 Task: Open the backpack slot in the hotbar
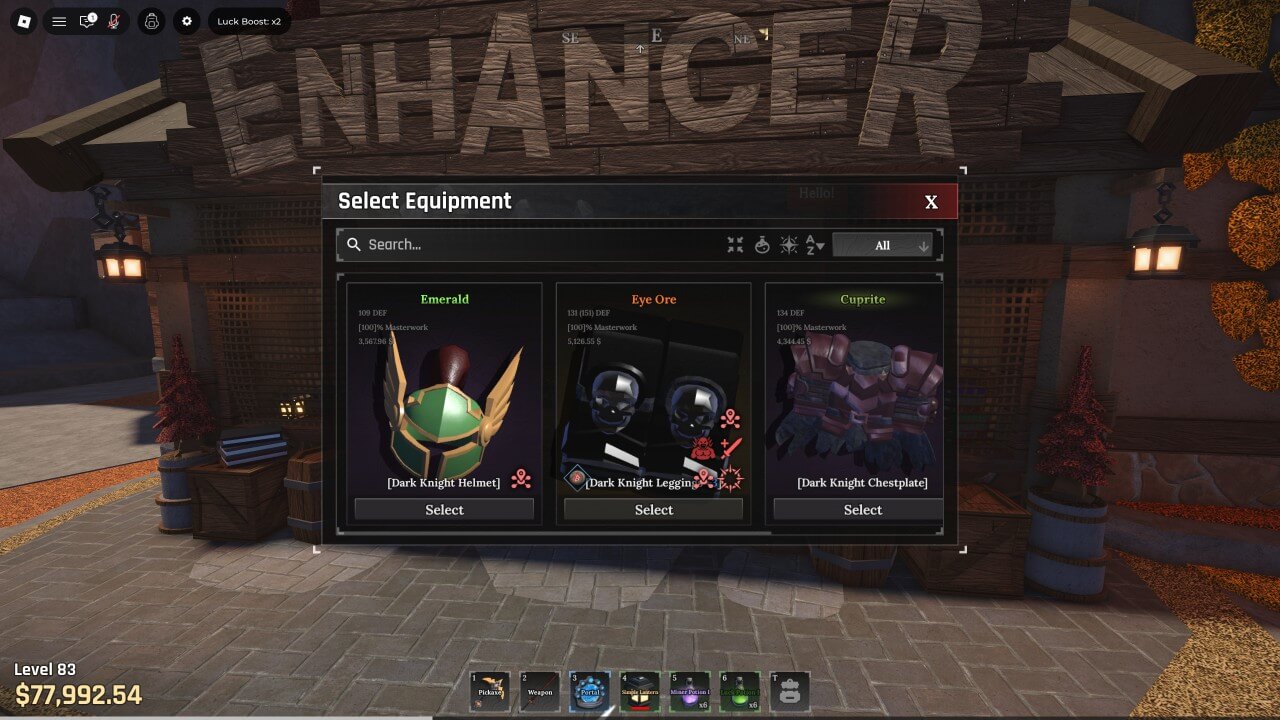(x=789, y=692)
